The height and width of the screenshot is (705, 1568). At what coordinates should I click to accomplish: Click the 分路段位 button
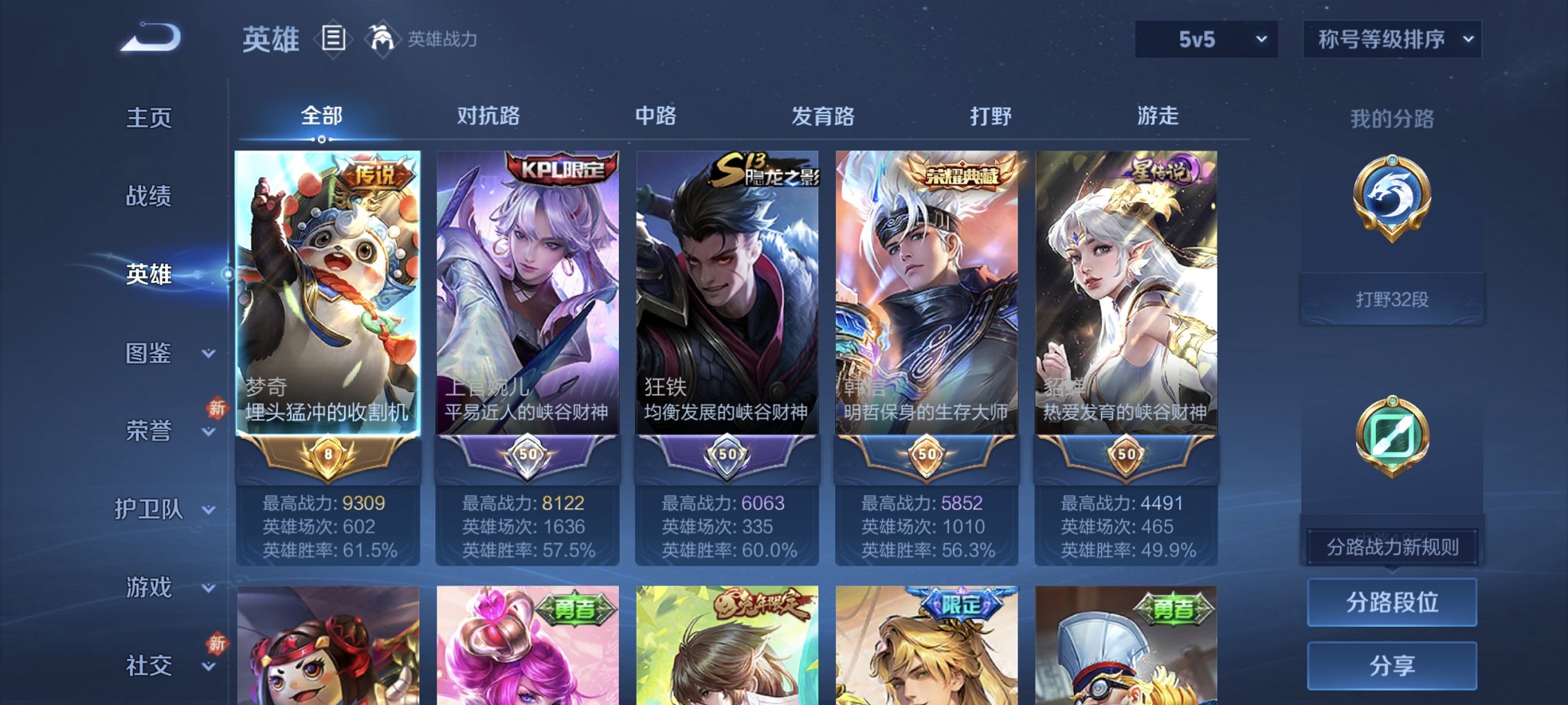pyautogui.click(x=1391, y=603)
